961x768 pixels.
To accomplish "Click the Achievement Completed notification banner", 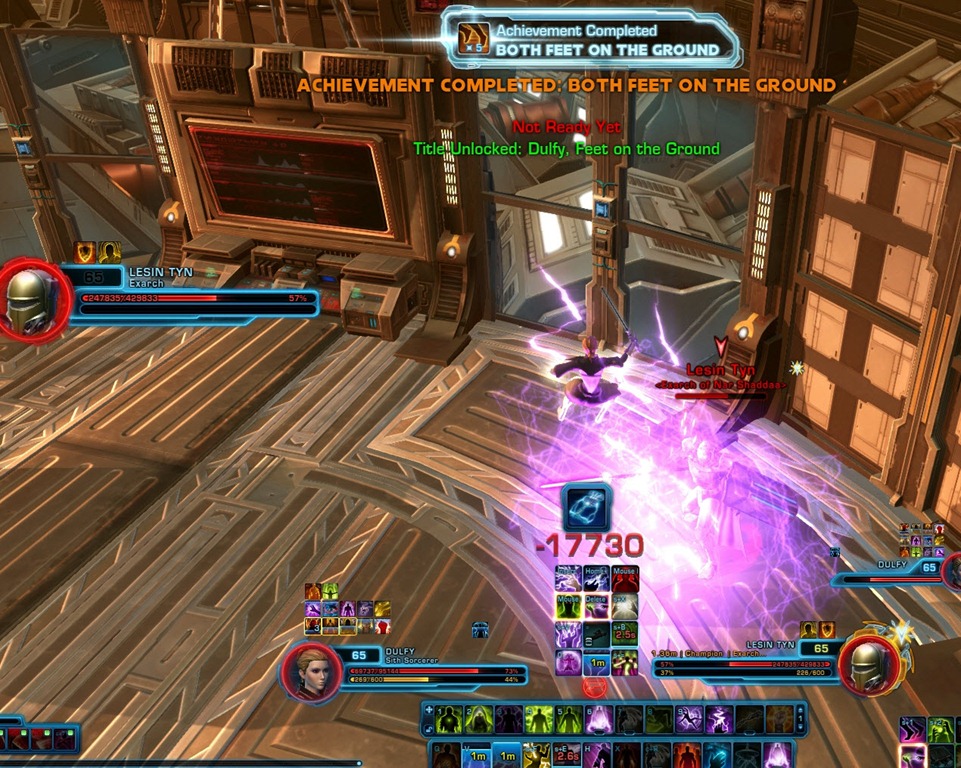I will click(591, 40).
